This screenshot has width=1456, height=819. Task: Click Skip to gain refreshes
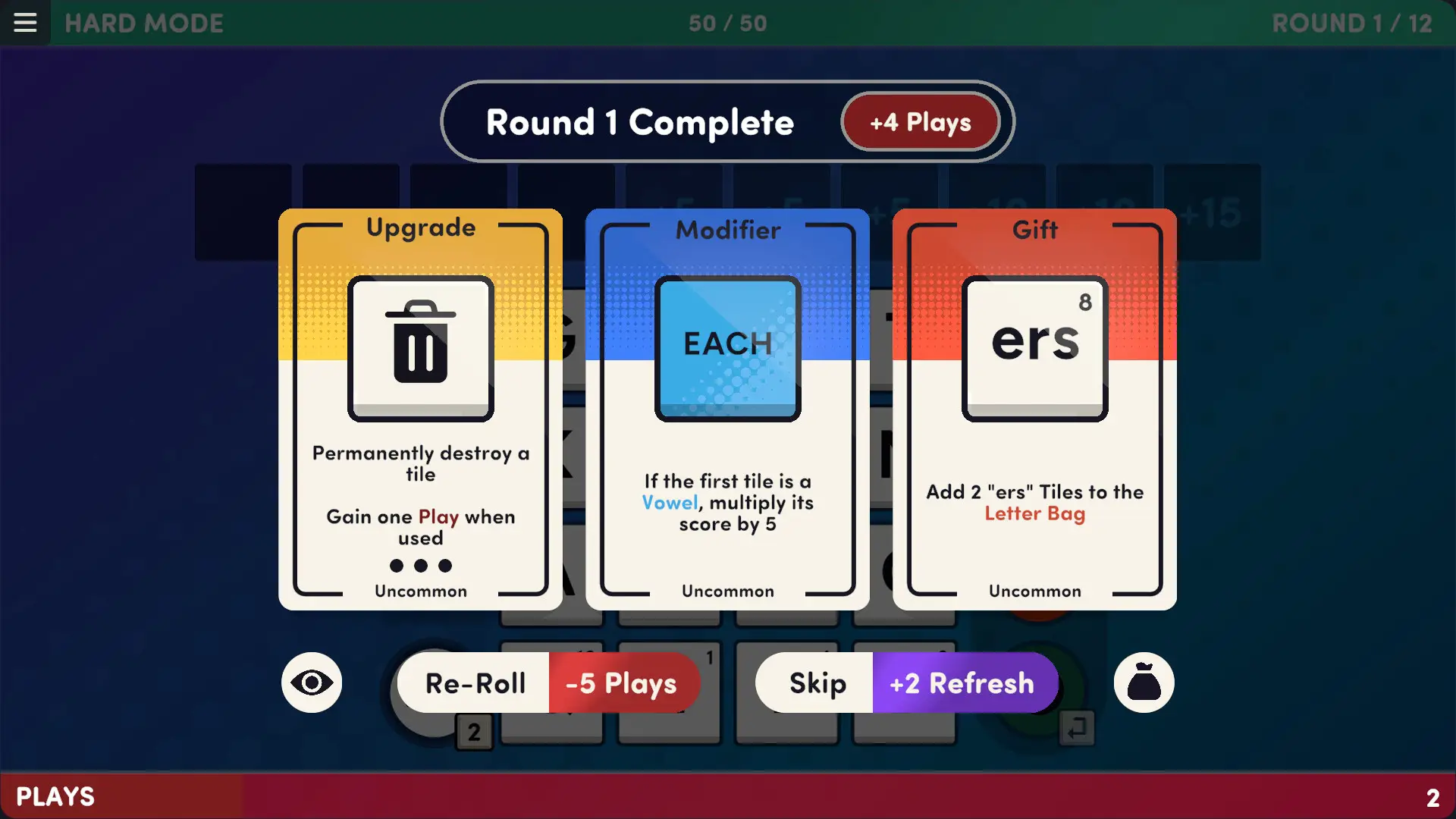(817, 682)
